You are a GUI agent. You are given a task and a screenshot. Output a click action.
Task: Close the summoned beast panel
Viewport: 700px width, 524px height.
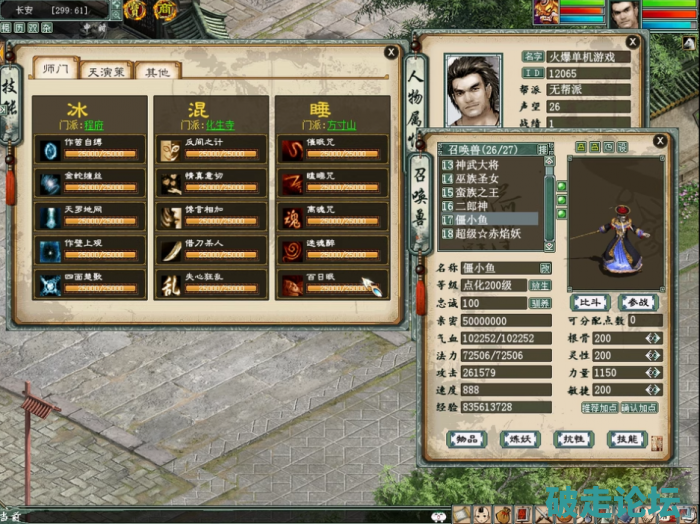point(659,142)
